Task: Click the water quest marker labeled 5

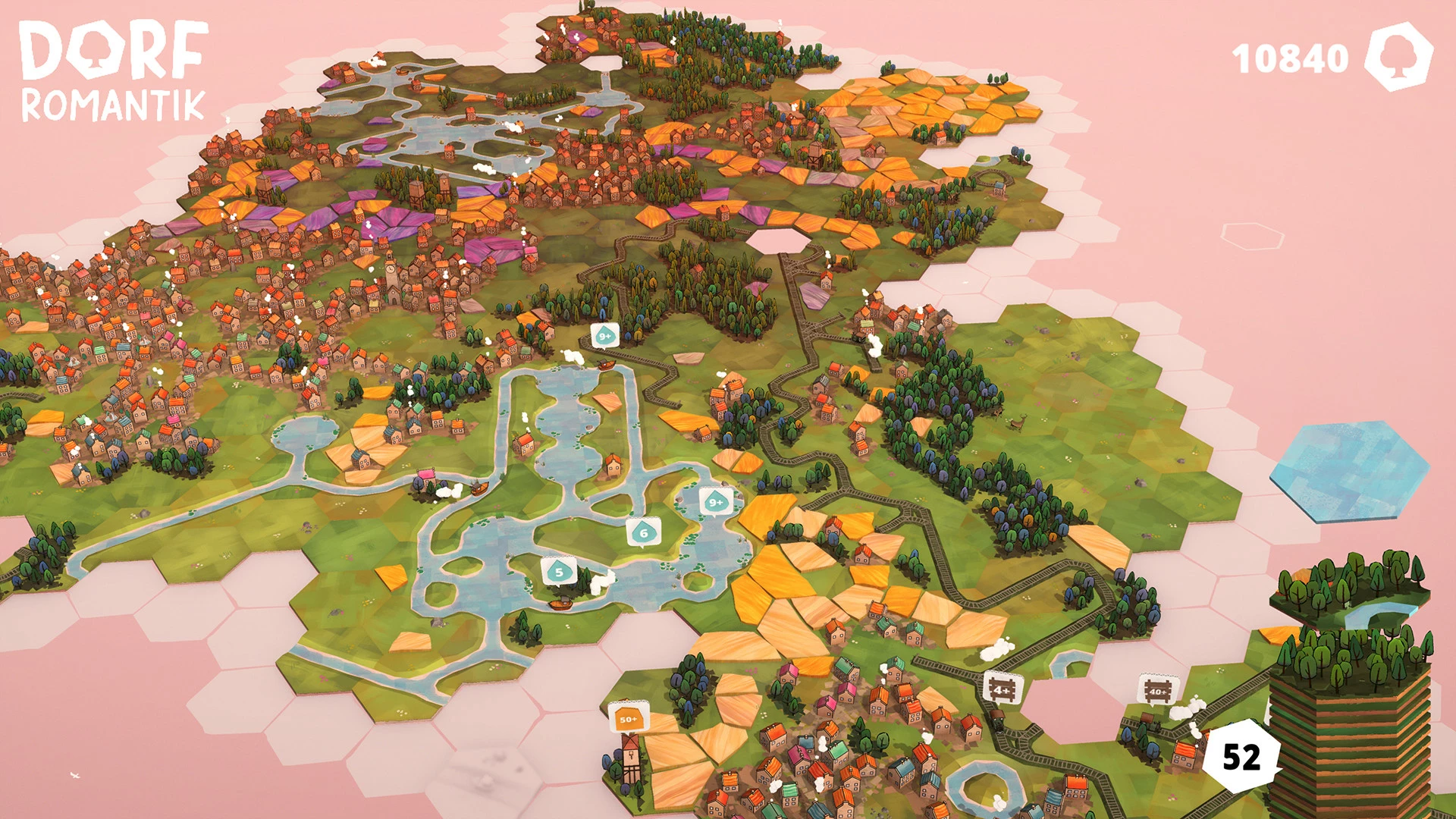Action: point(559,572)
